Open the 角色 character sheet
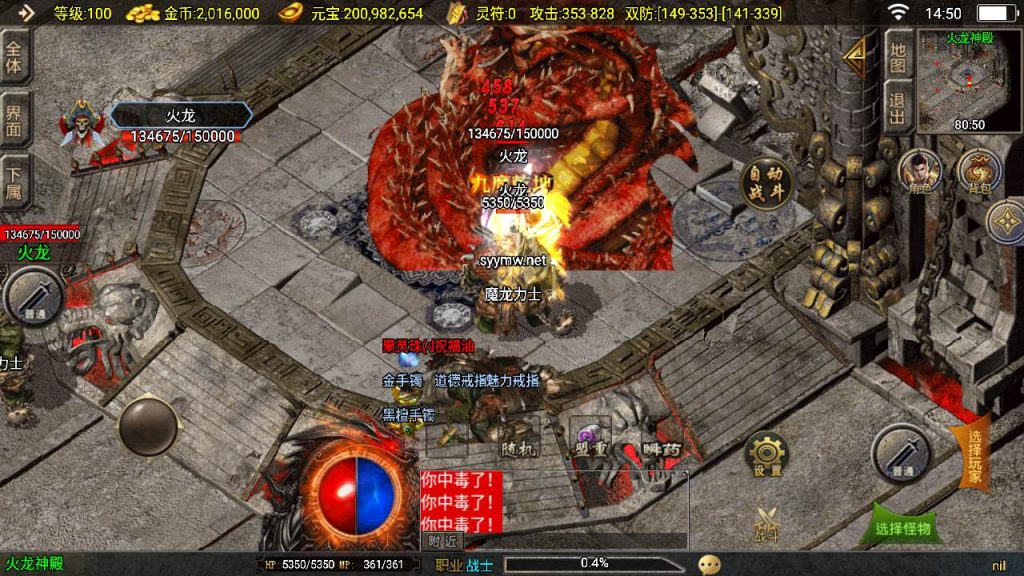Image resolution: width=1024 pixels, height=576 pixels. point(918,172)
